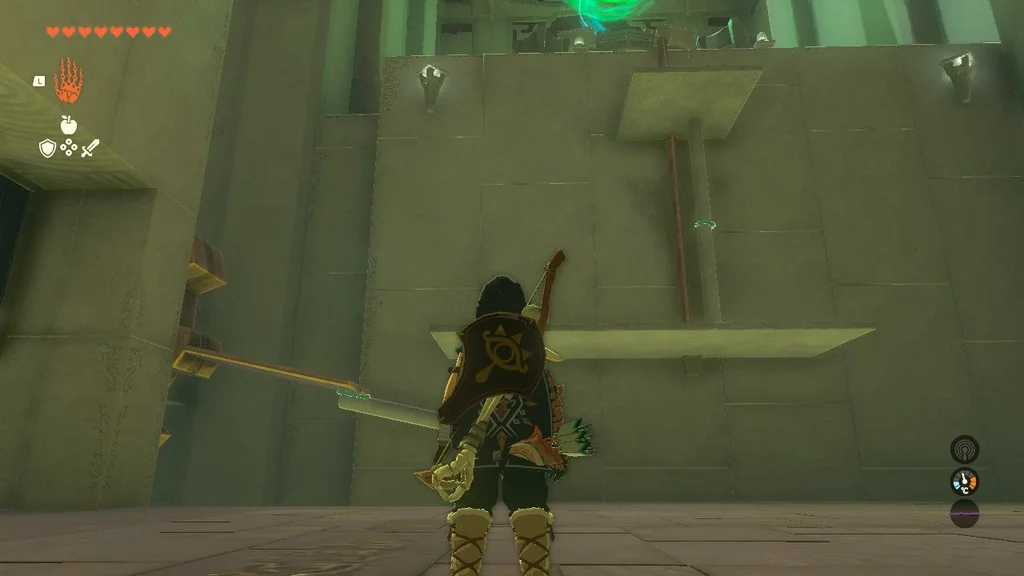This screenshot has width=1024, height=576.
Task: Open the shield quick-select icon
Action: (x=47, y=148)
